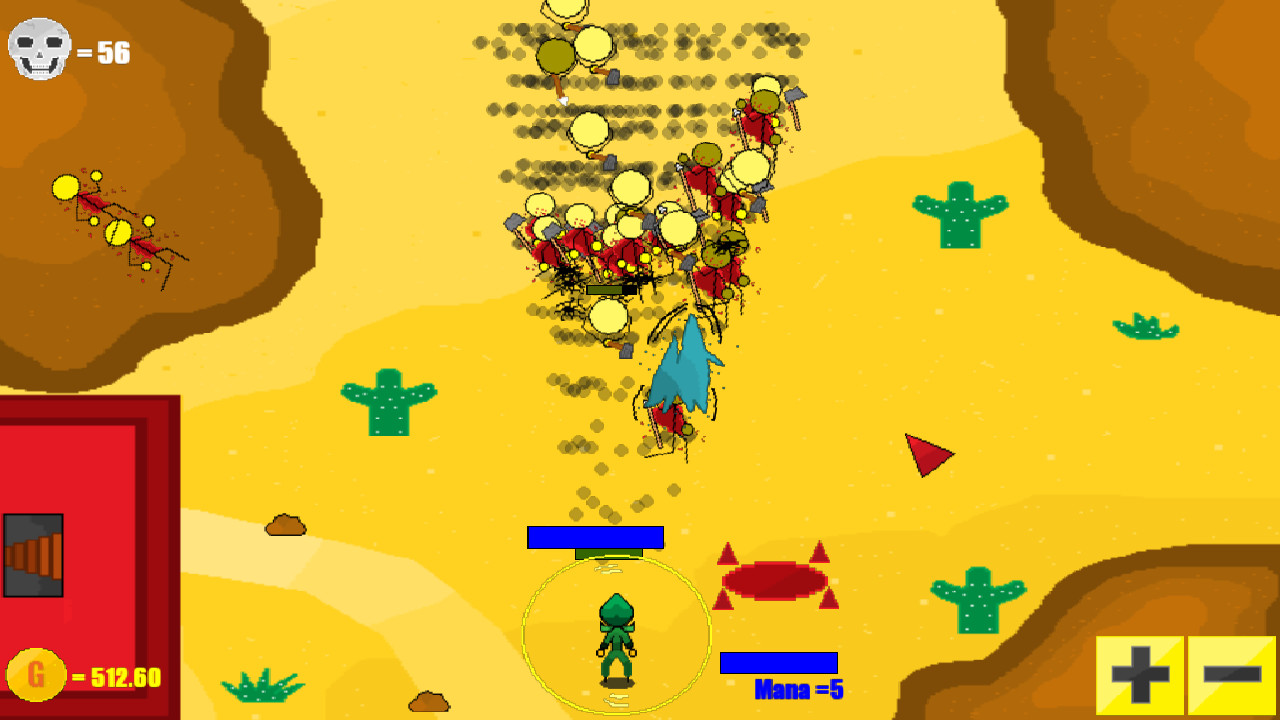Select the teal grass tuft on the right

point(1145,325)
